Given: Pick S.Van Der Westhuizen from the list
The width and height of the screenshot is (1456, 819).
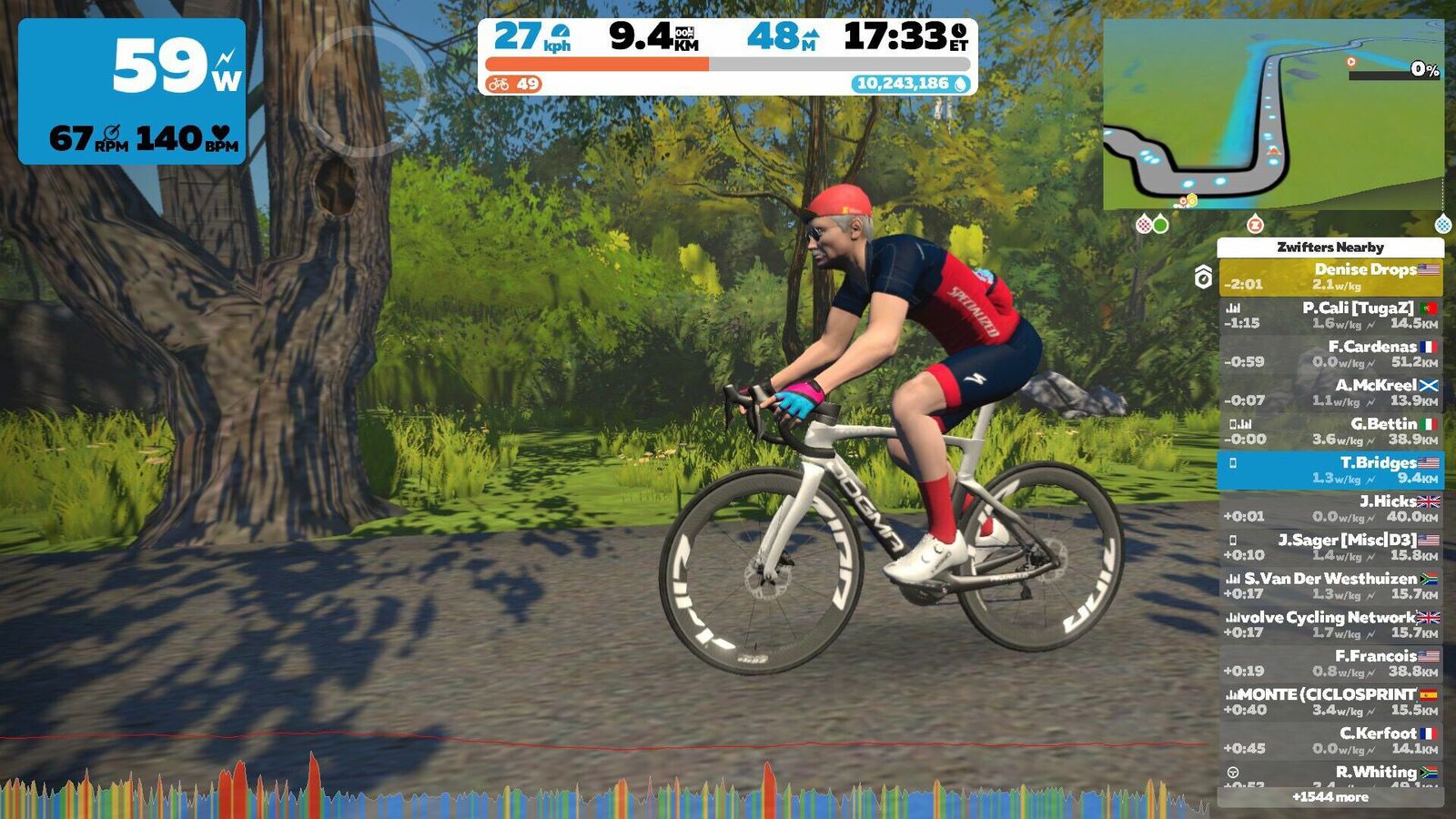Looking at the screenshot, I should click(x=1330, y=586).
